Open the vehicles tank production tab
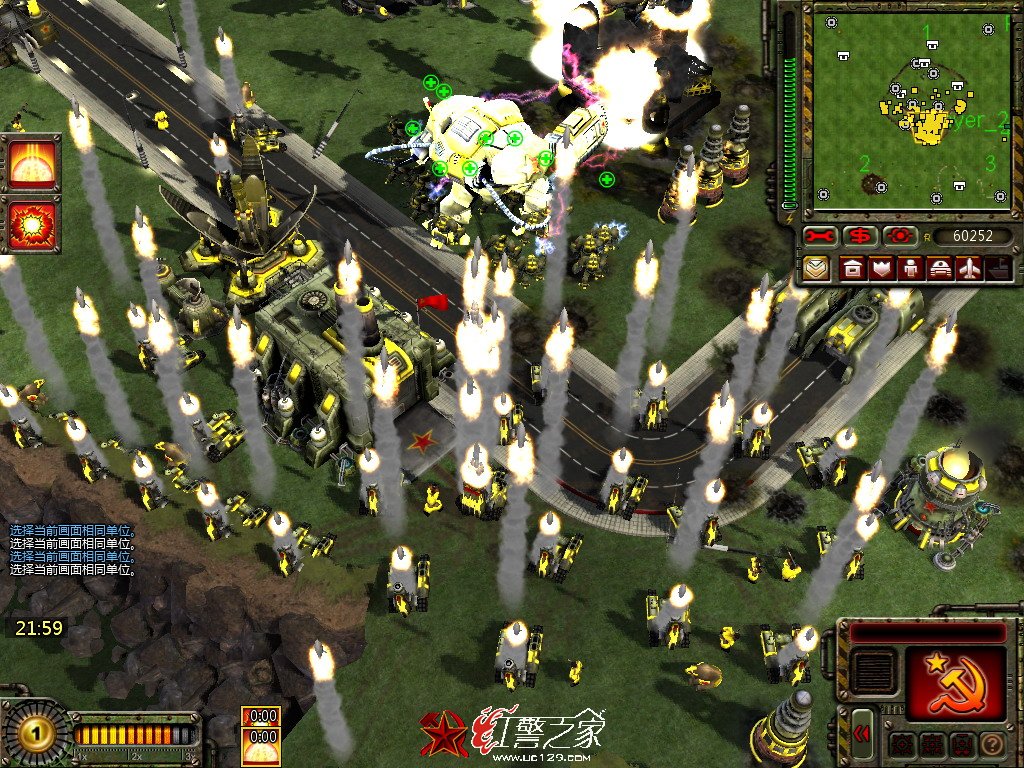The image size is (1024, 768). tap(941, 268)
